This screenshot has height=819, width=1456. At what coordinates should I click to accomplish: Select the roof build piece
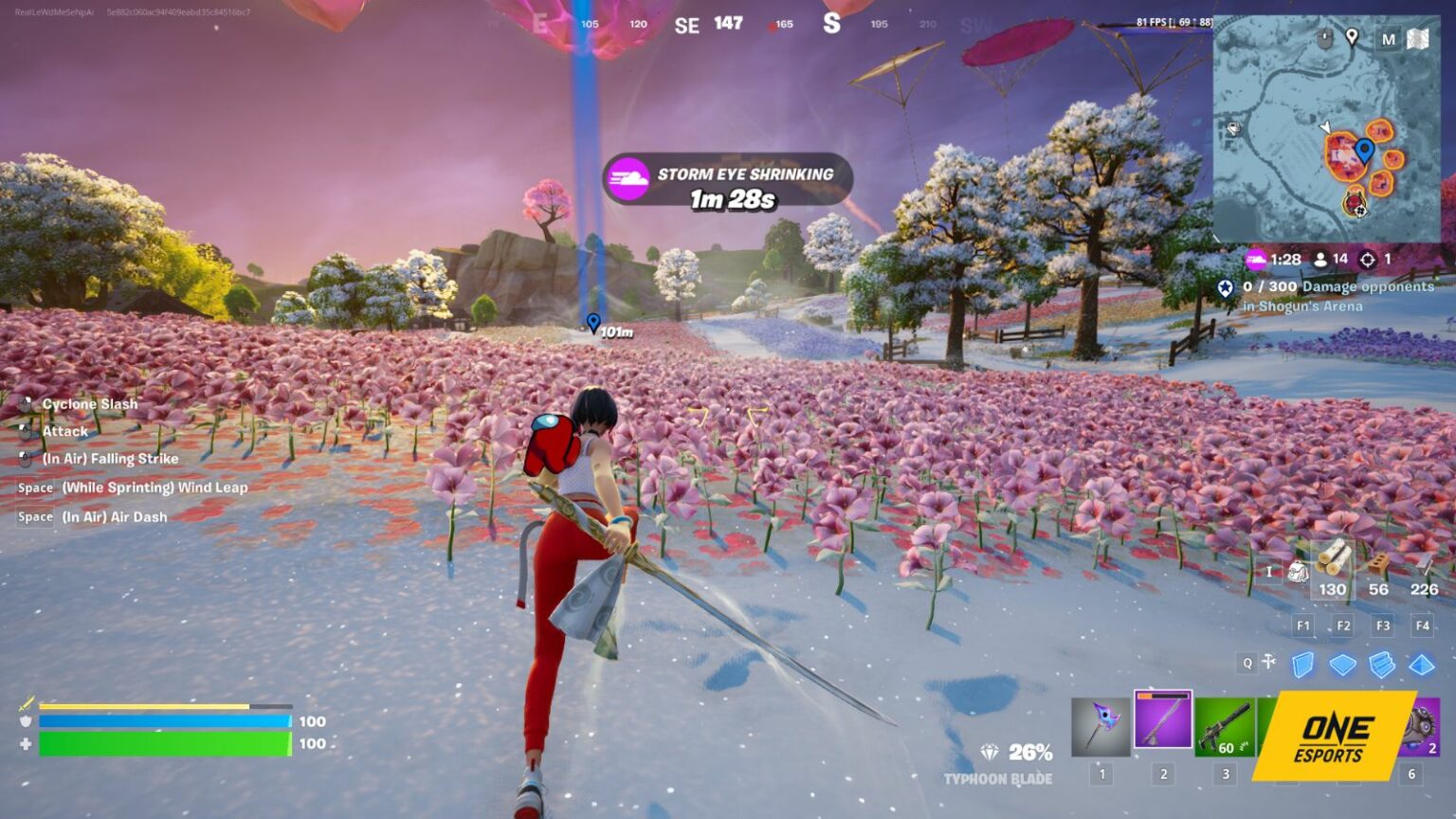coord(1422,664)
